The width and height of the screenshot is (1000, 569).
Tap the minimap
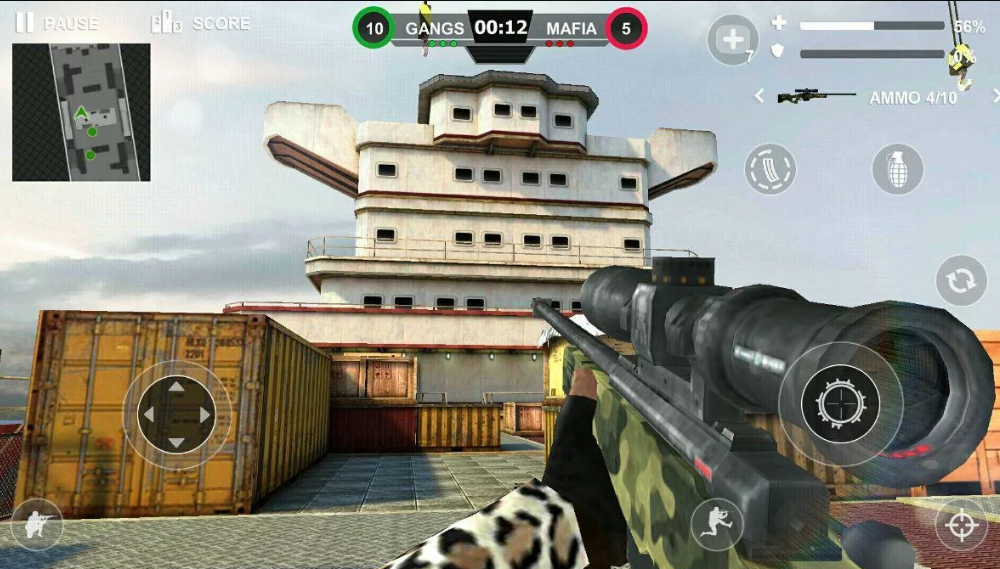[81, 112]
